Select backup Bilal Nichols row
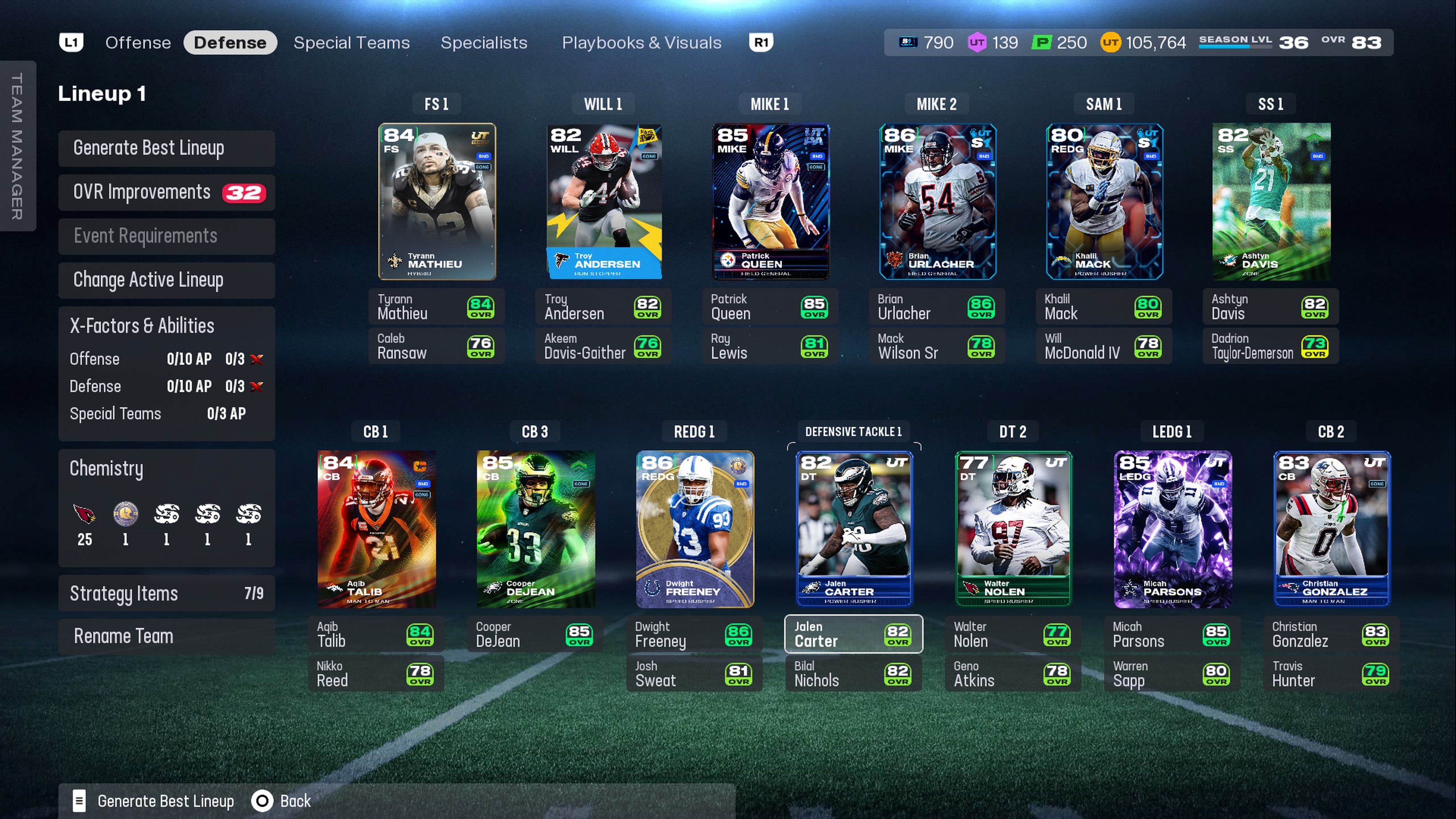 [854, 674]
